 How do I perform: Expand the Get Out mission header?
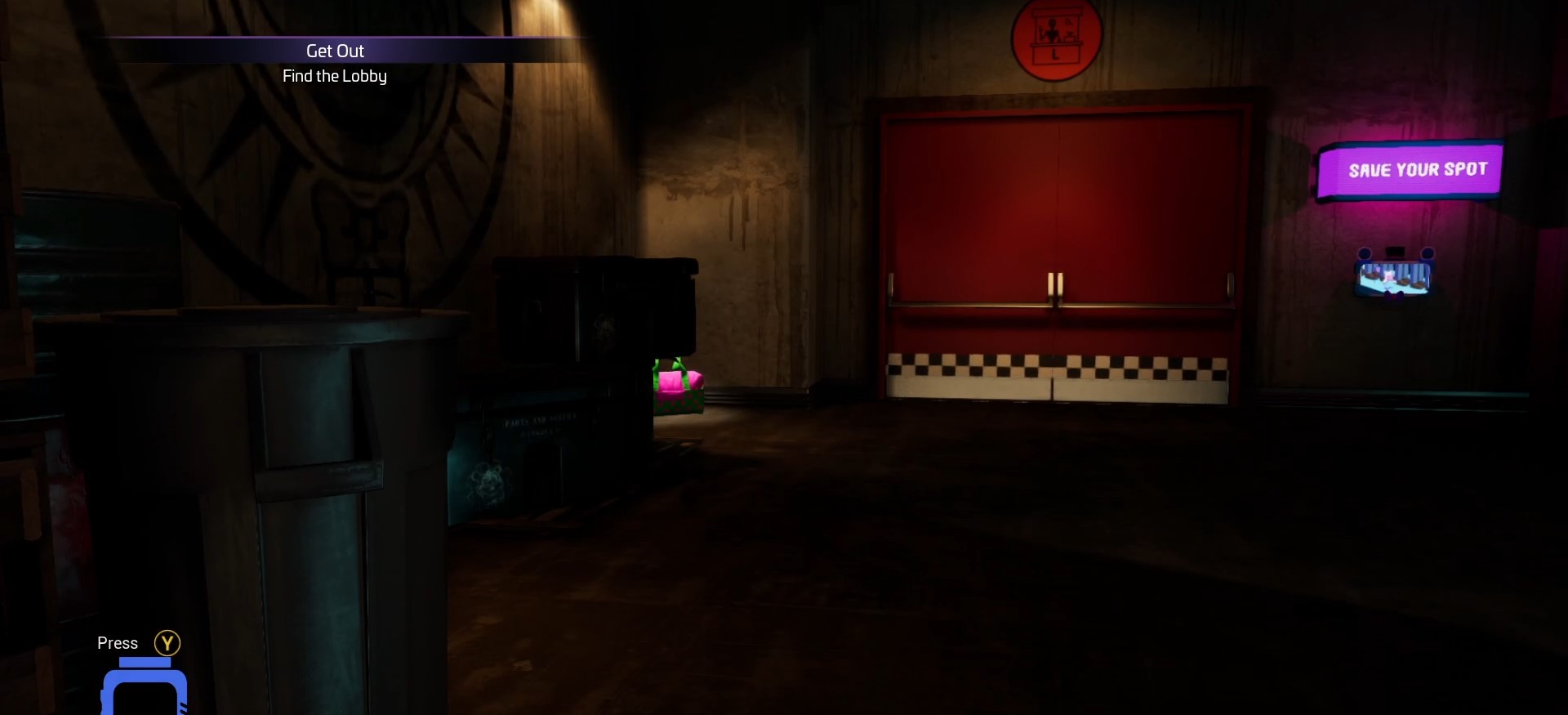click(x=334, y=50)
